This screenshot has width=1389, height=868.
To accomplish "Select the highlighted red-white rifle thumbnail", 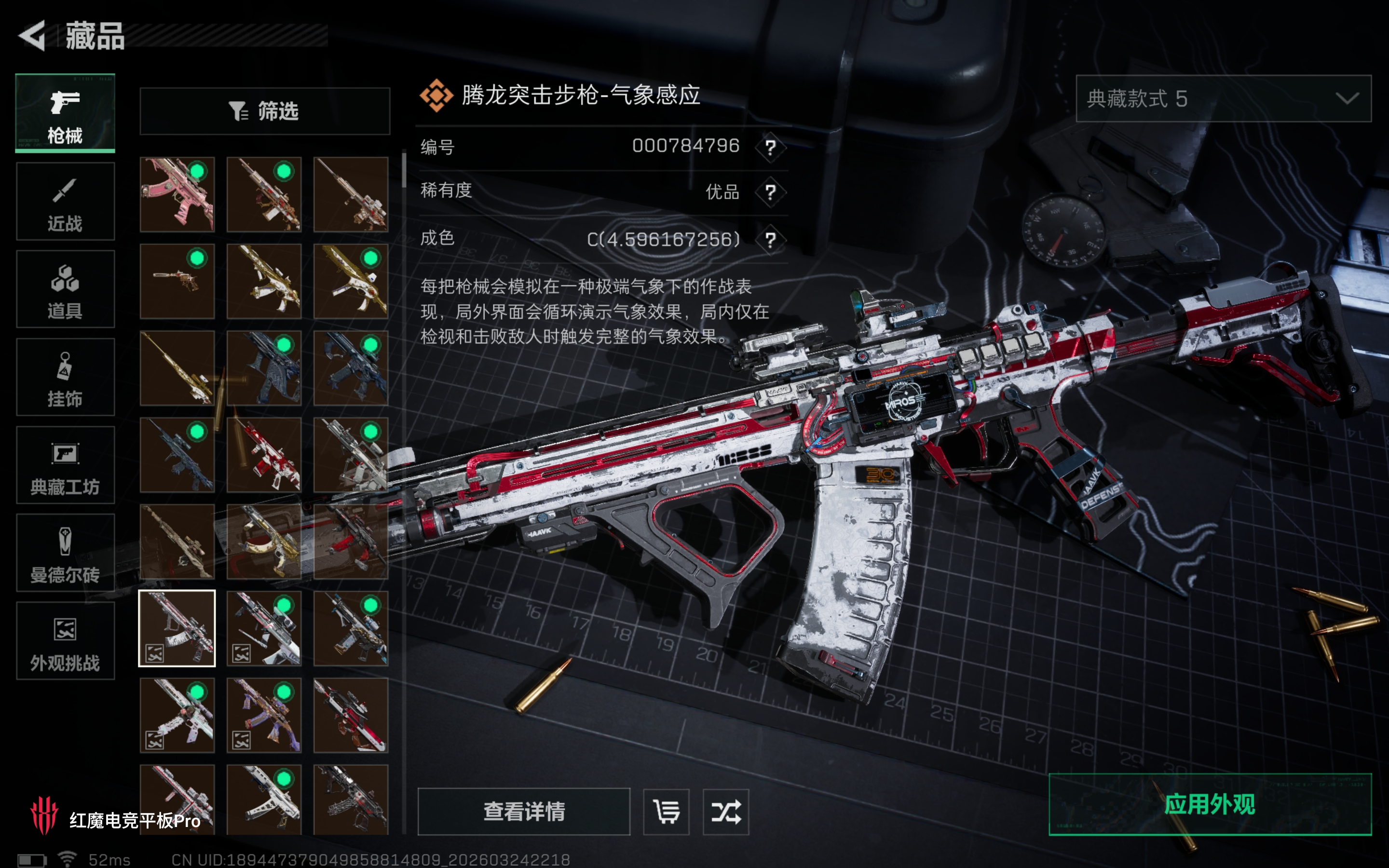I will click(x=177, y=628).
